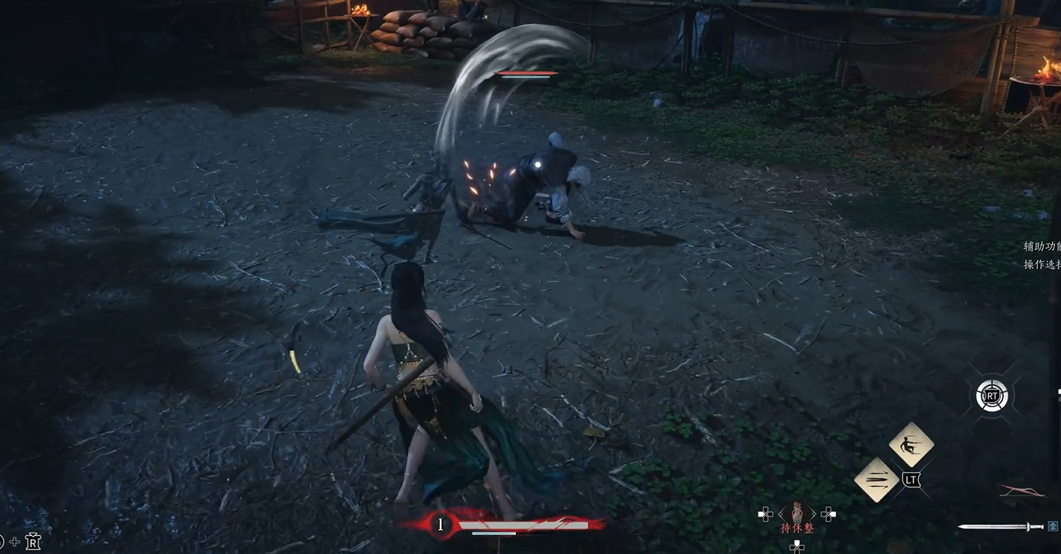The width and height of the screenshot is (1061, 554).
Task: Click the circular skill wheel icon
Action: tap(991, 396)
